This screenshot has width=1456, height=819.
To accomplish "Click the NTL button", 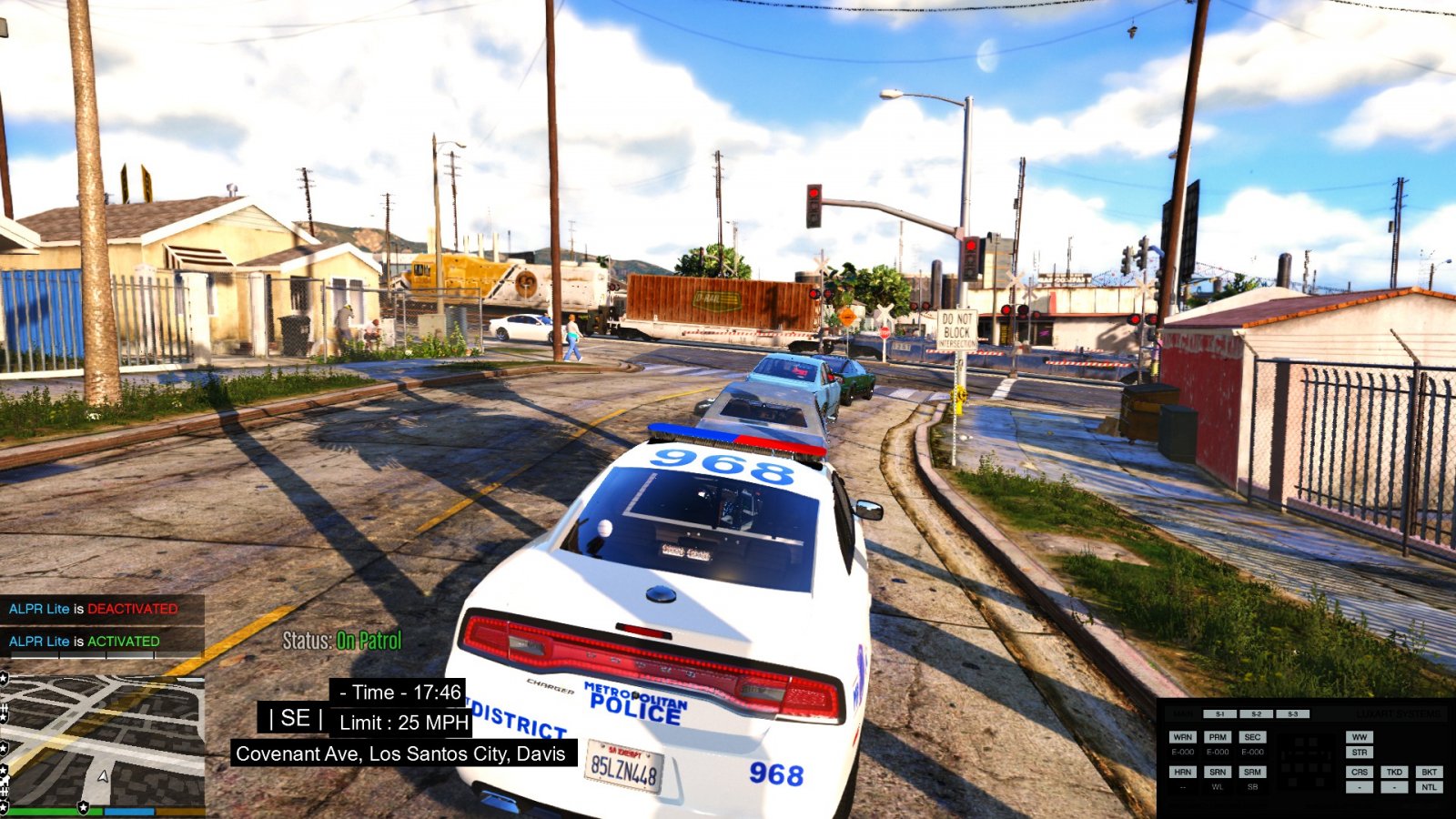I will pos(1429,787).
